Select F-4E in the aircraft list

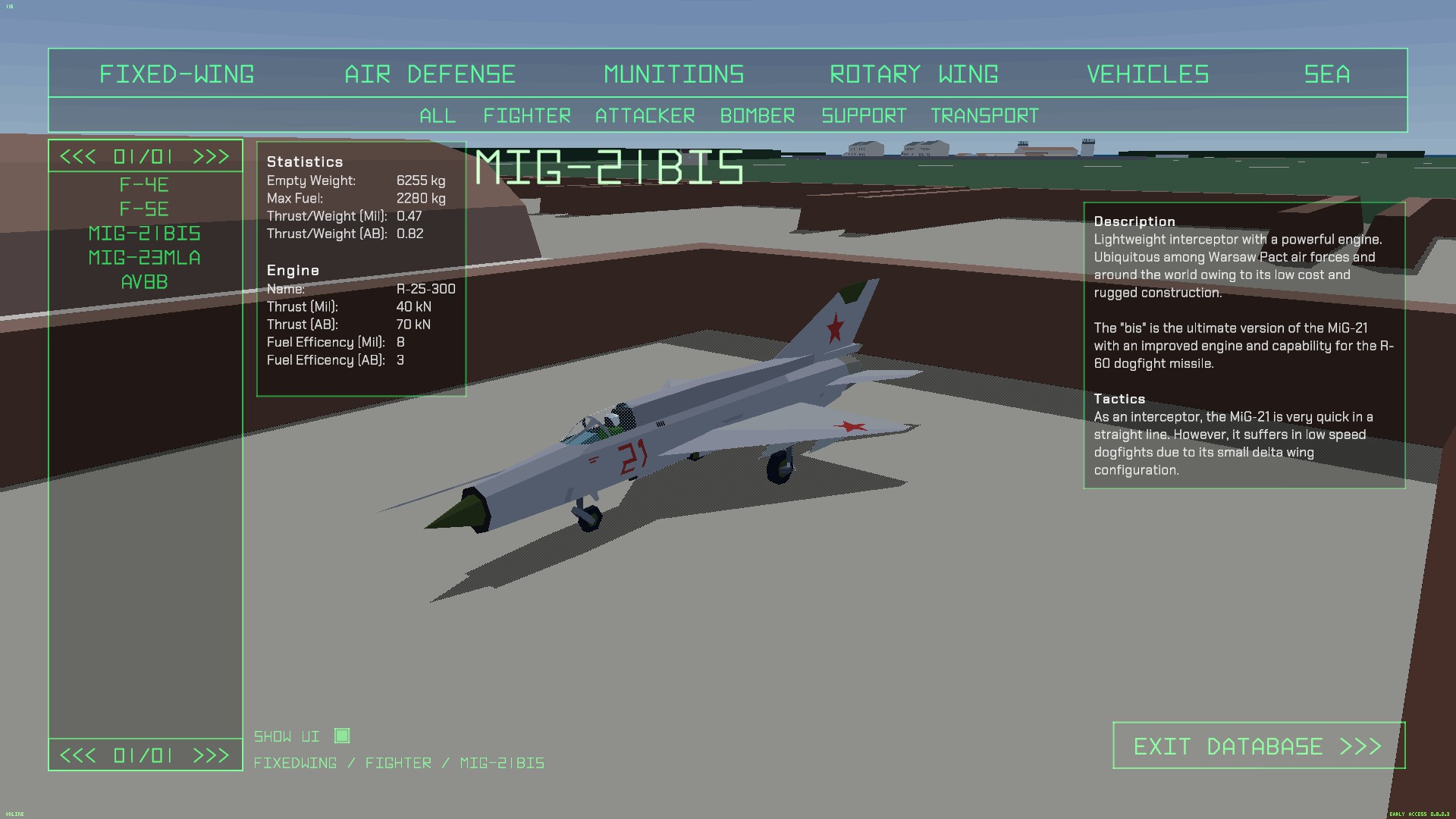click(144, 185)
